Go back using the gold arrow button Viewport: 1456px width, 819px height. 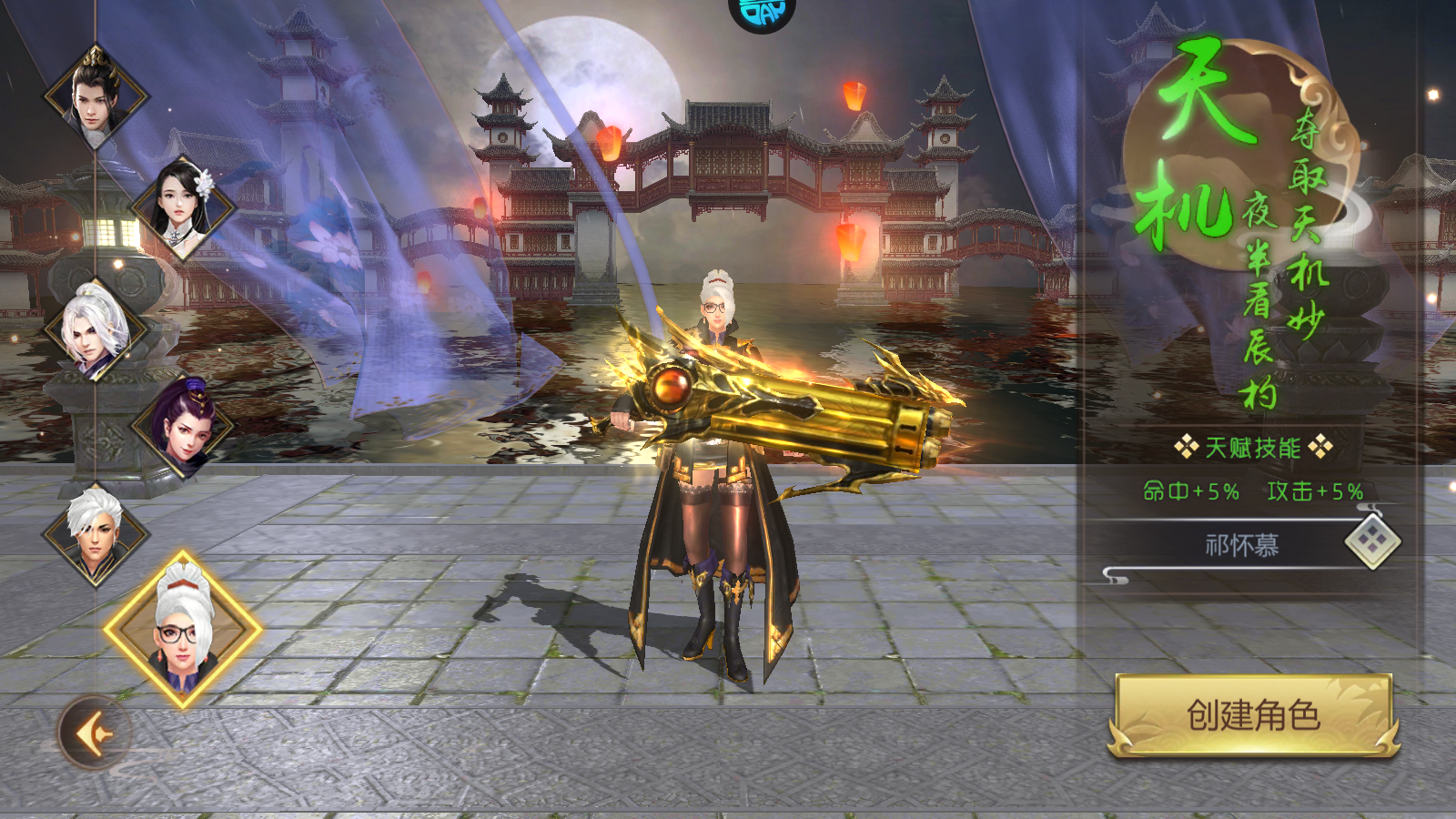coord(95,733)
